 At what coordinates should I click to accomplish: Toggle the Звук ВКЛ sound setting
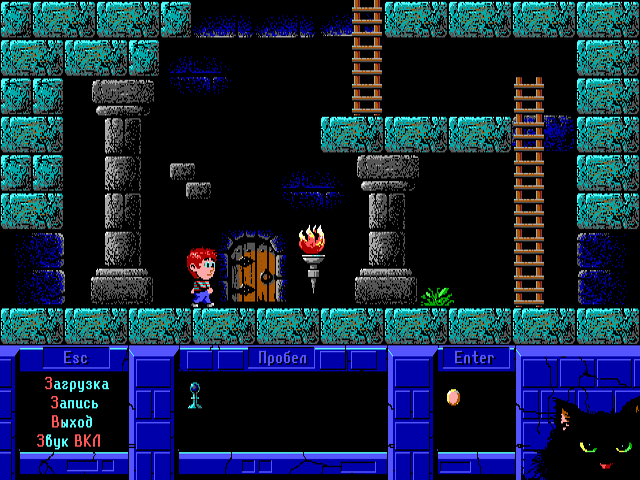click(x=76, y=441)
